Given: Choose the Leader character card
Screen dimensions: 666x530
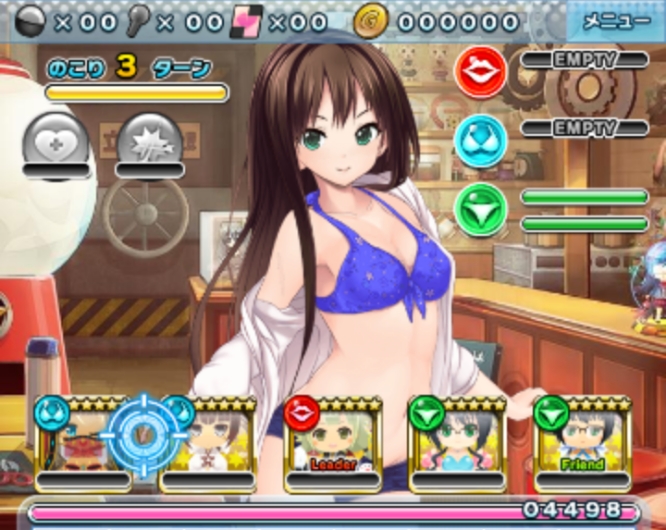Looking at the screenshot, I should 332,438.
